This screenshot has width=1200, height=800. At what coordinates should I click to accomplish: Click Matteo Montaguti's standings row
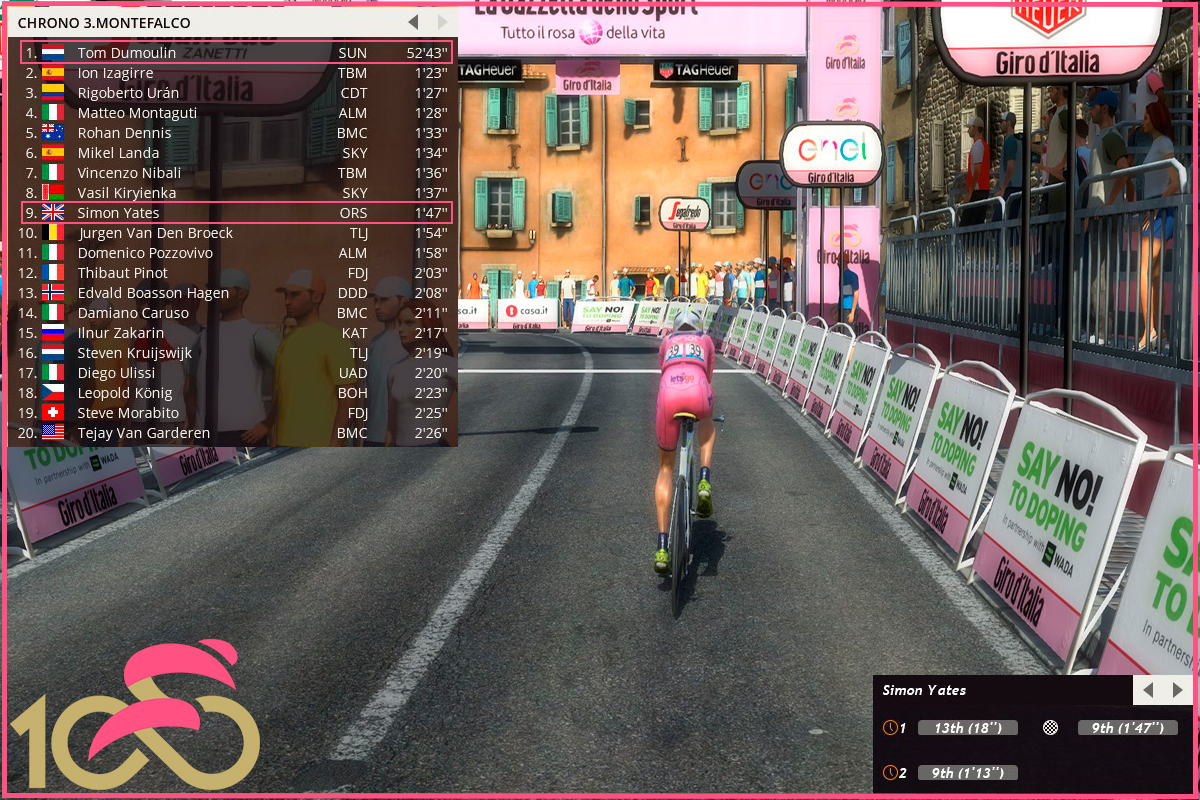[236, 113]
